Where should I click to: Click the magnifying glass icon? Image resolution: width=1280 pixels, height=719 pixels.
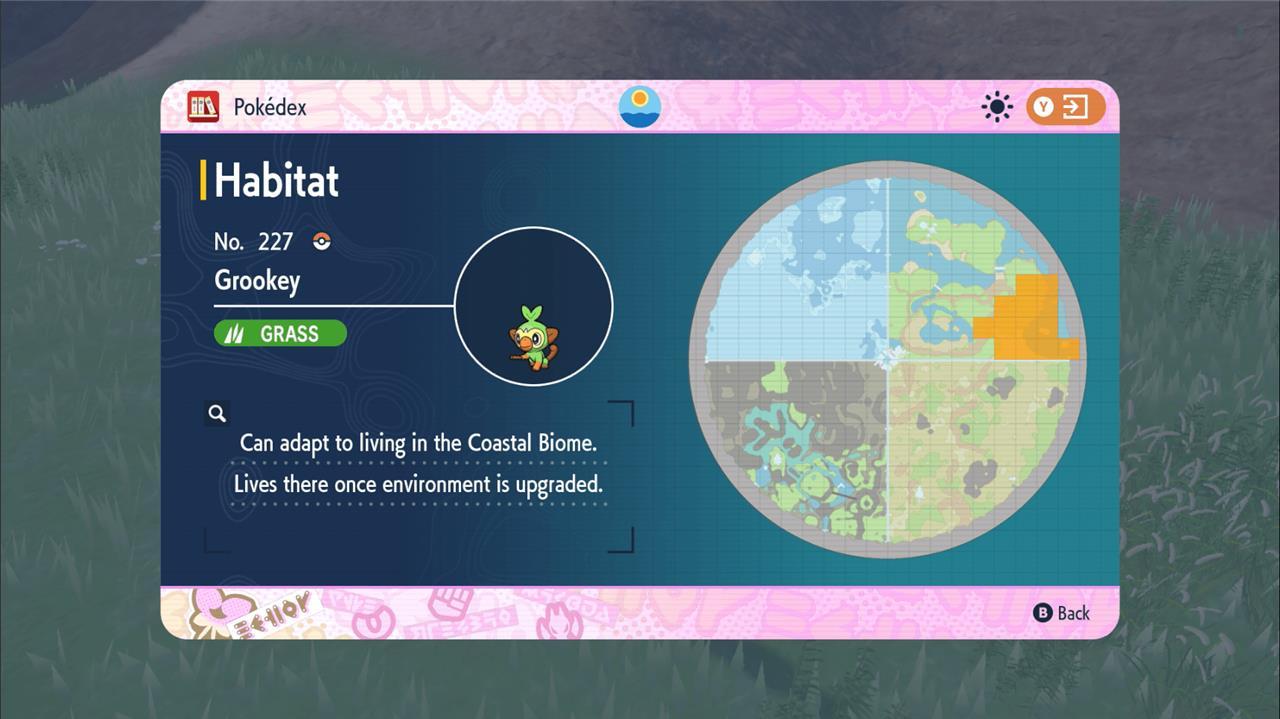217,413
